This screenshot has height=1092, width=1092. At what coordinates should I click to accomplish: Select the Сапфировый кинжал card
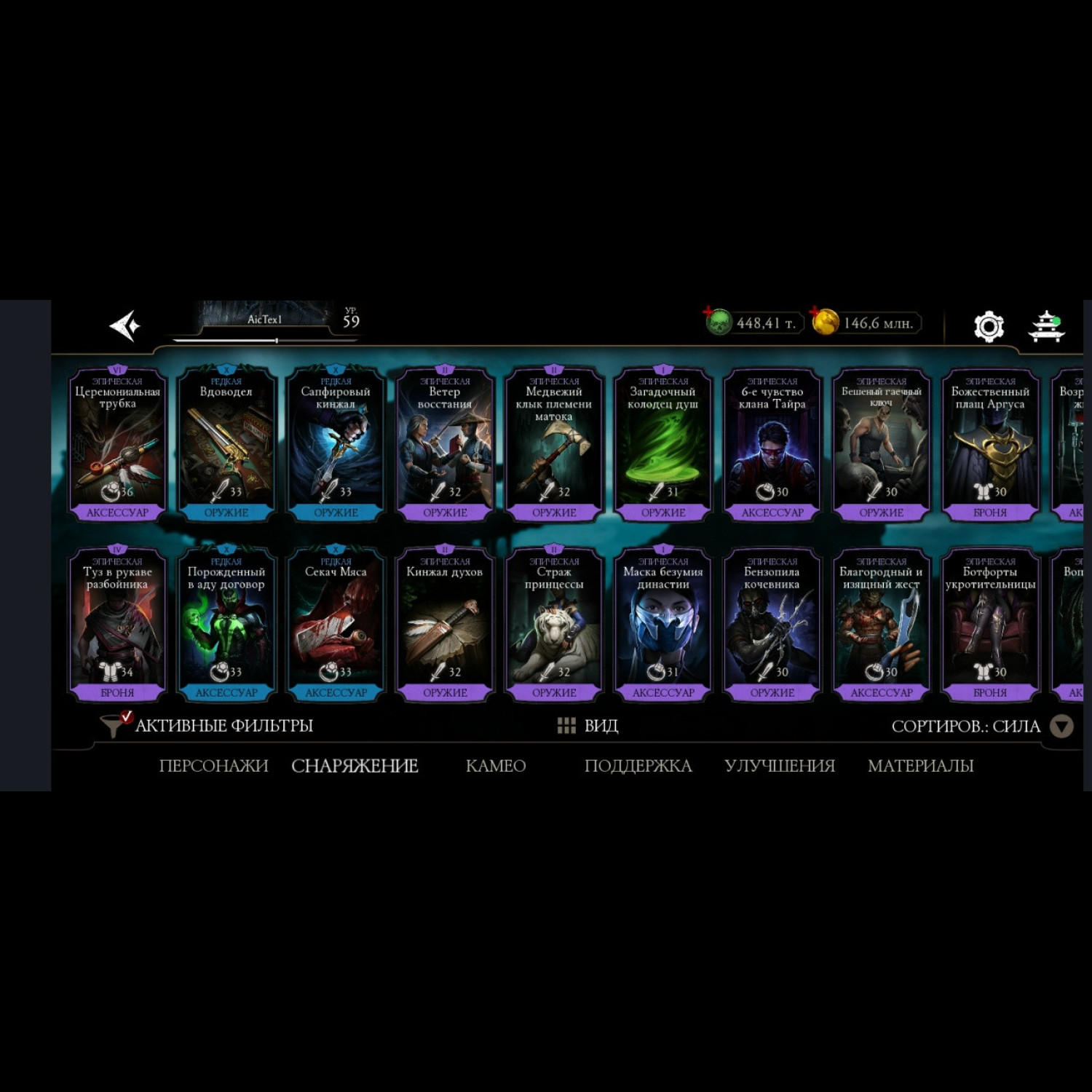[x=336, y=444]
